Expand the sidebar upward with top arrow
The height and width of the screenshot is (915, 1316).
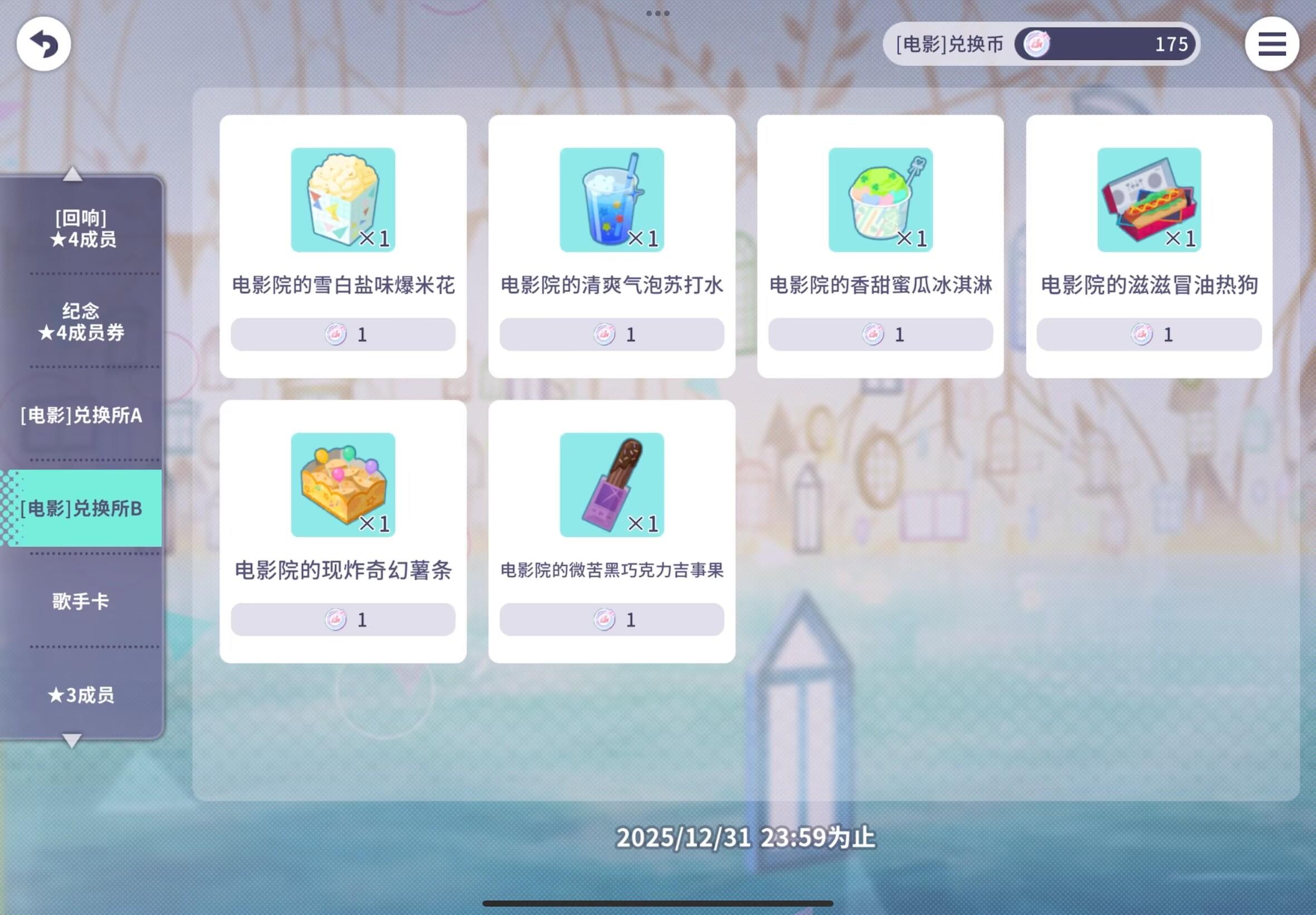point(71,174)
